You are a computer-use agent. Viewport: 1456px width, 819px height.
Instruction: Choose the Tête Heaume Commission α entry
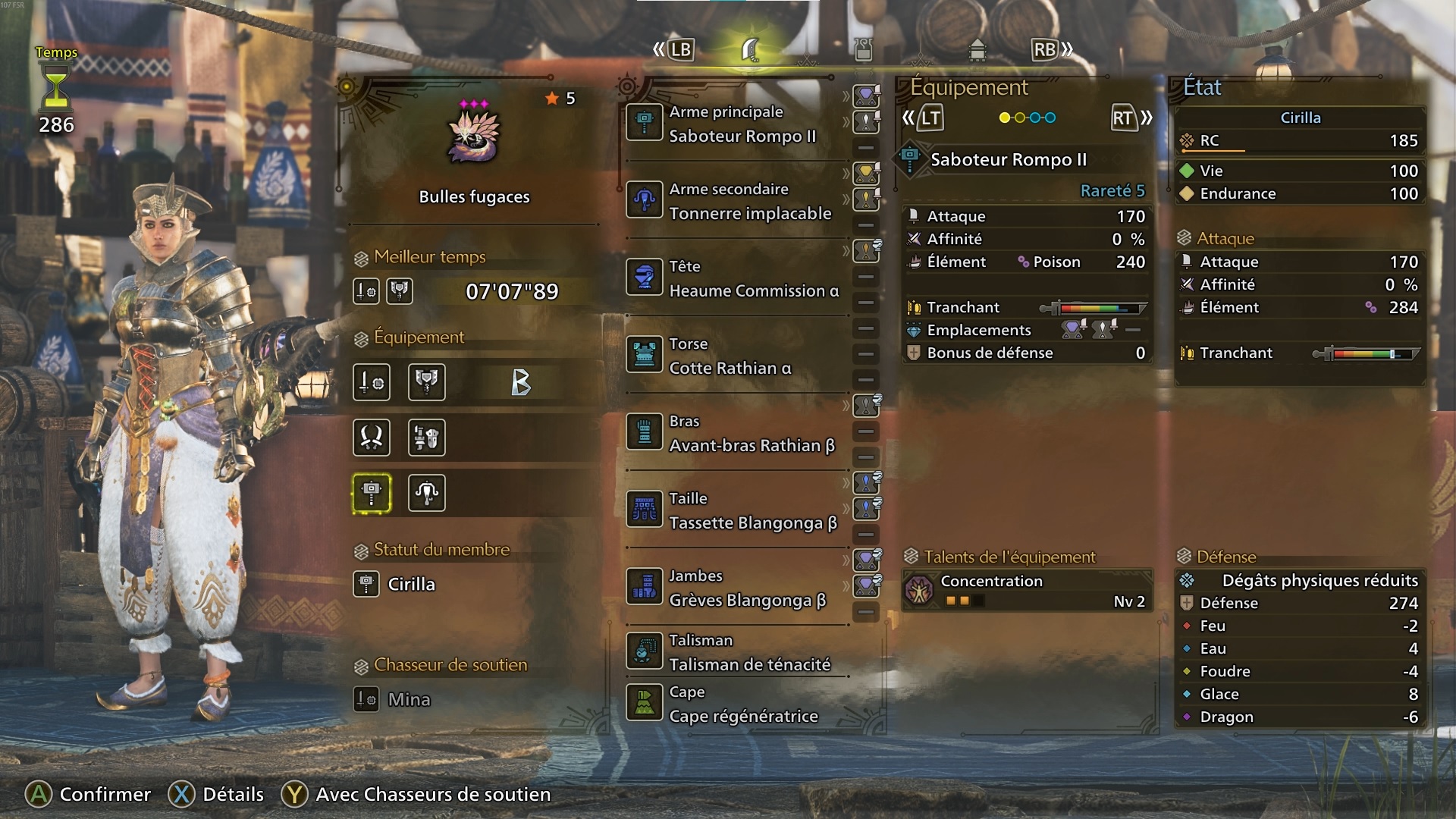click(x=736, y=278)
